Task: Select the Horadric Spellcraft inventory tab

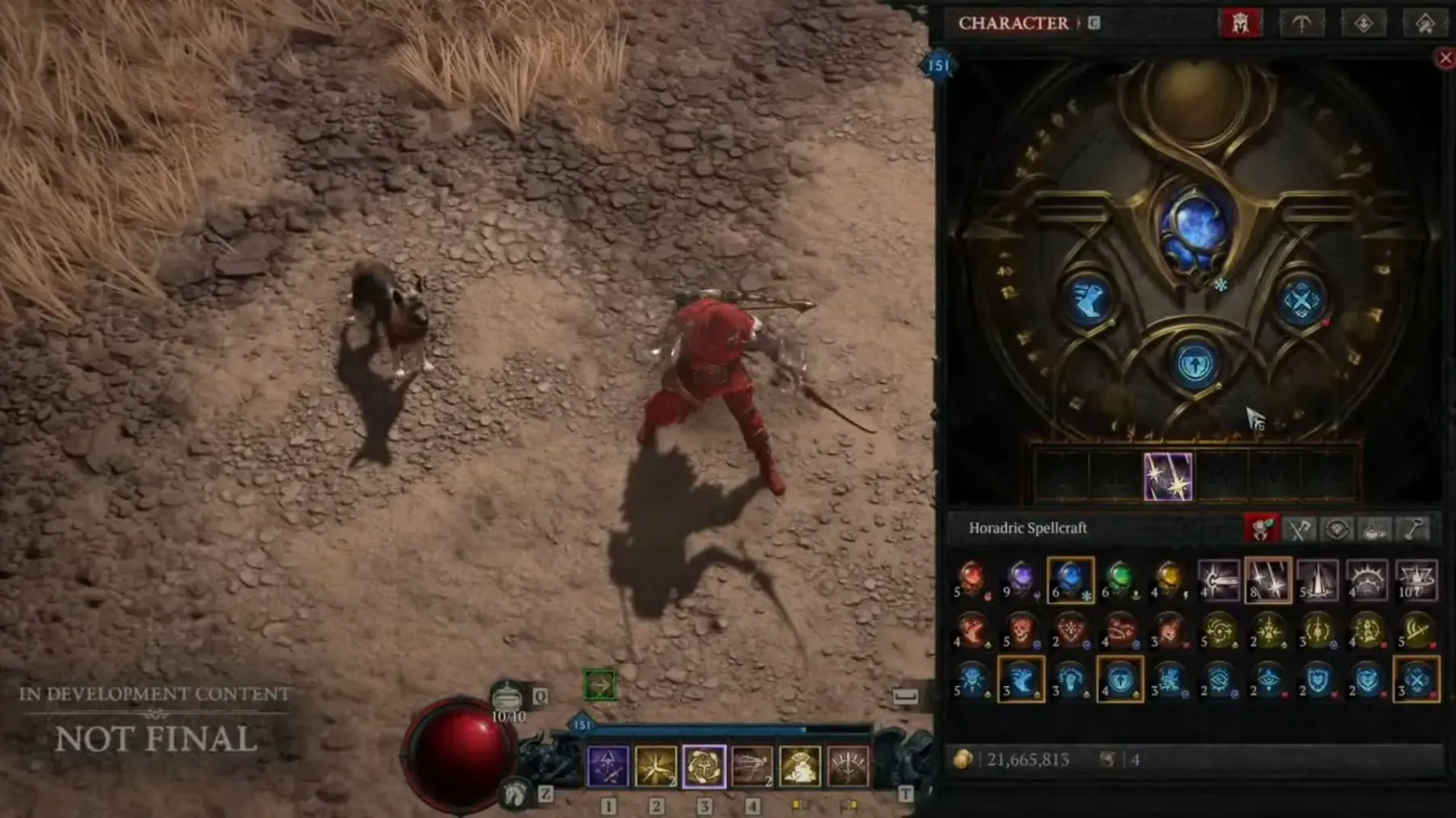Action: [1261, 529]
